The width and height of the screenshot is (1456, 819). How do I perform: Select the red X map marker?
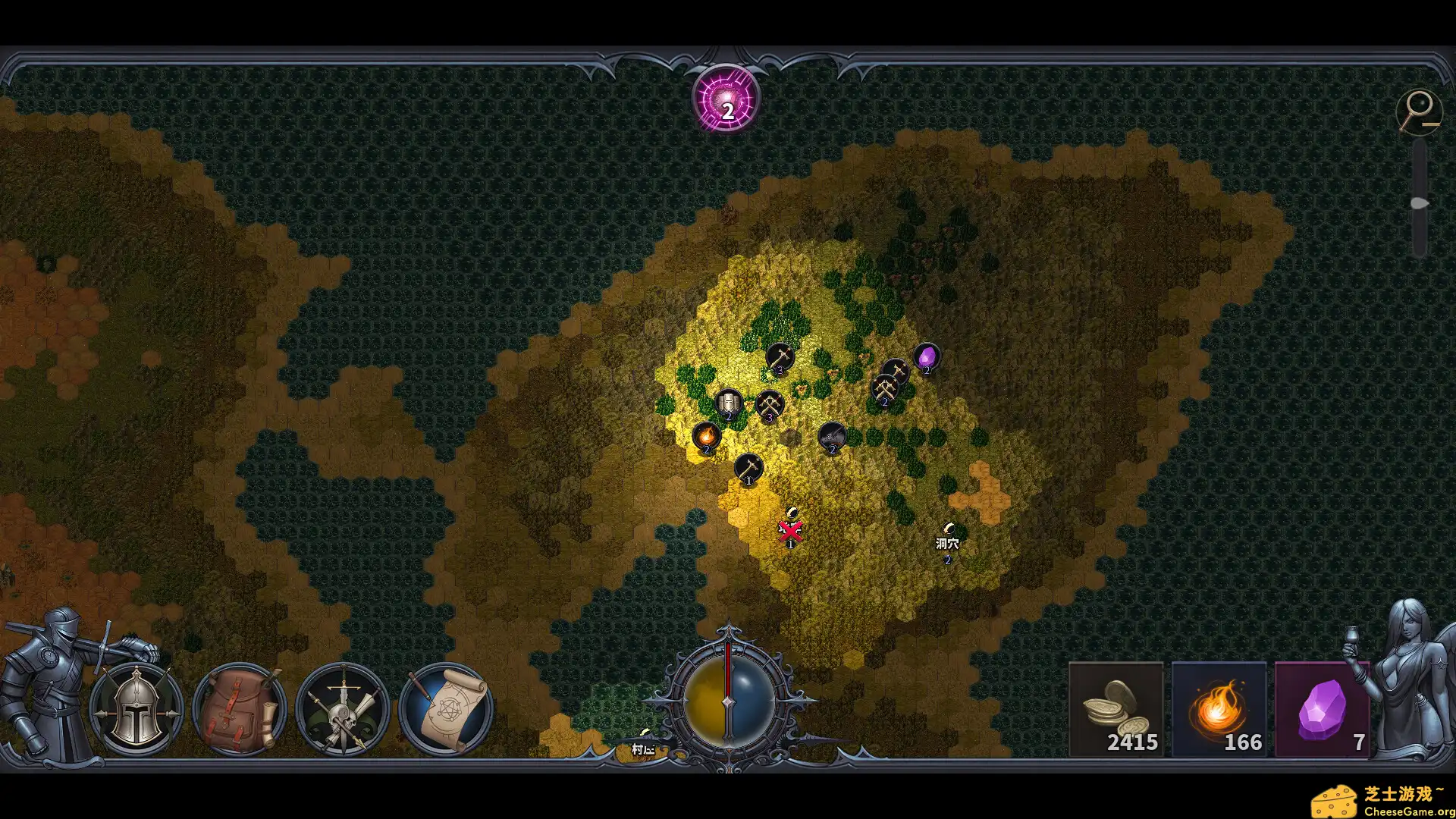click(790, 530)
